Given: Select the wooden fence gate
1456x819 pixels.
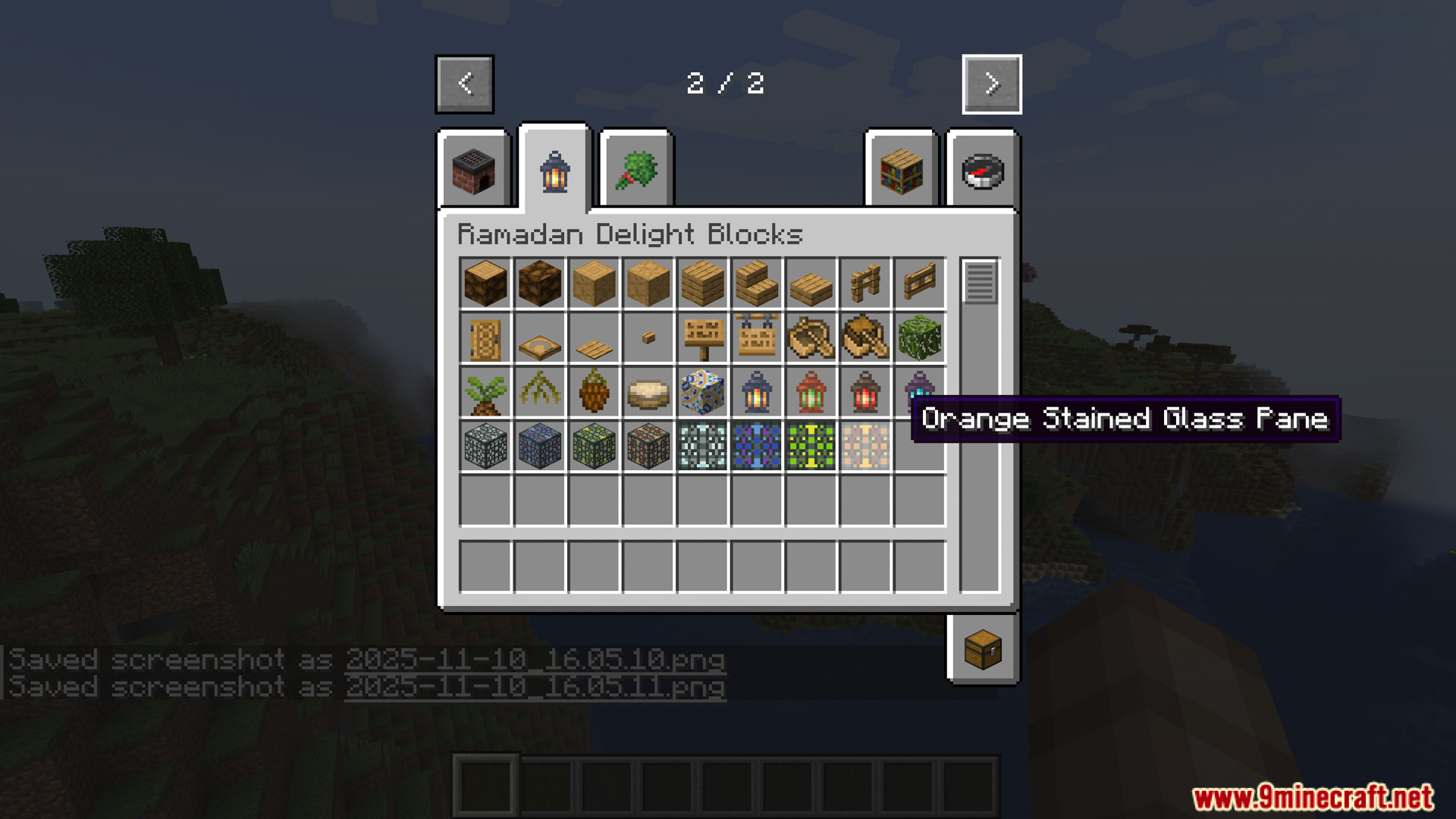Looking at the screenshot, I should click(x=920, y=283).
